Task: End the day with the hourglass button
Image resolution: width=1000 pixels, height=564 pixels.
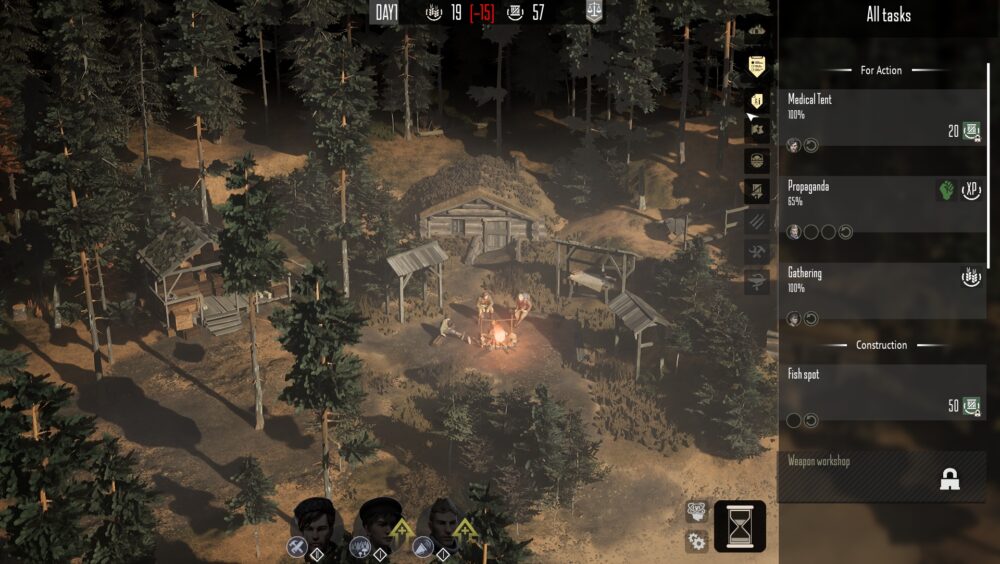Action: [740, 526]
